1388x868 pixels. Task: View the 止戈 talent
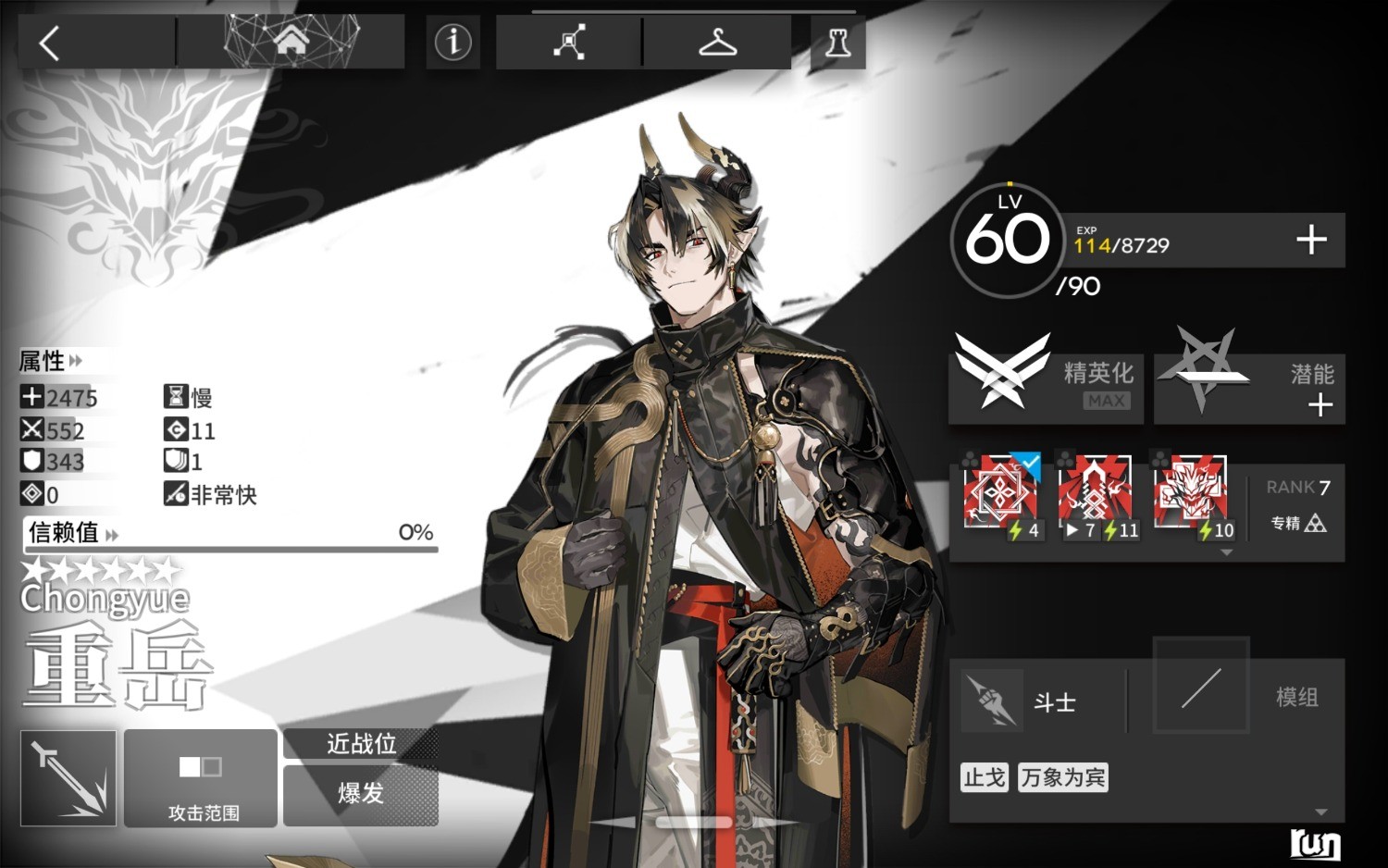(x=984, y=777)
